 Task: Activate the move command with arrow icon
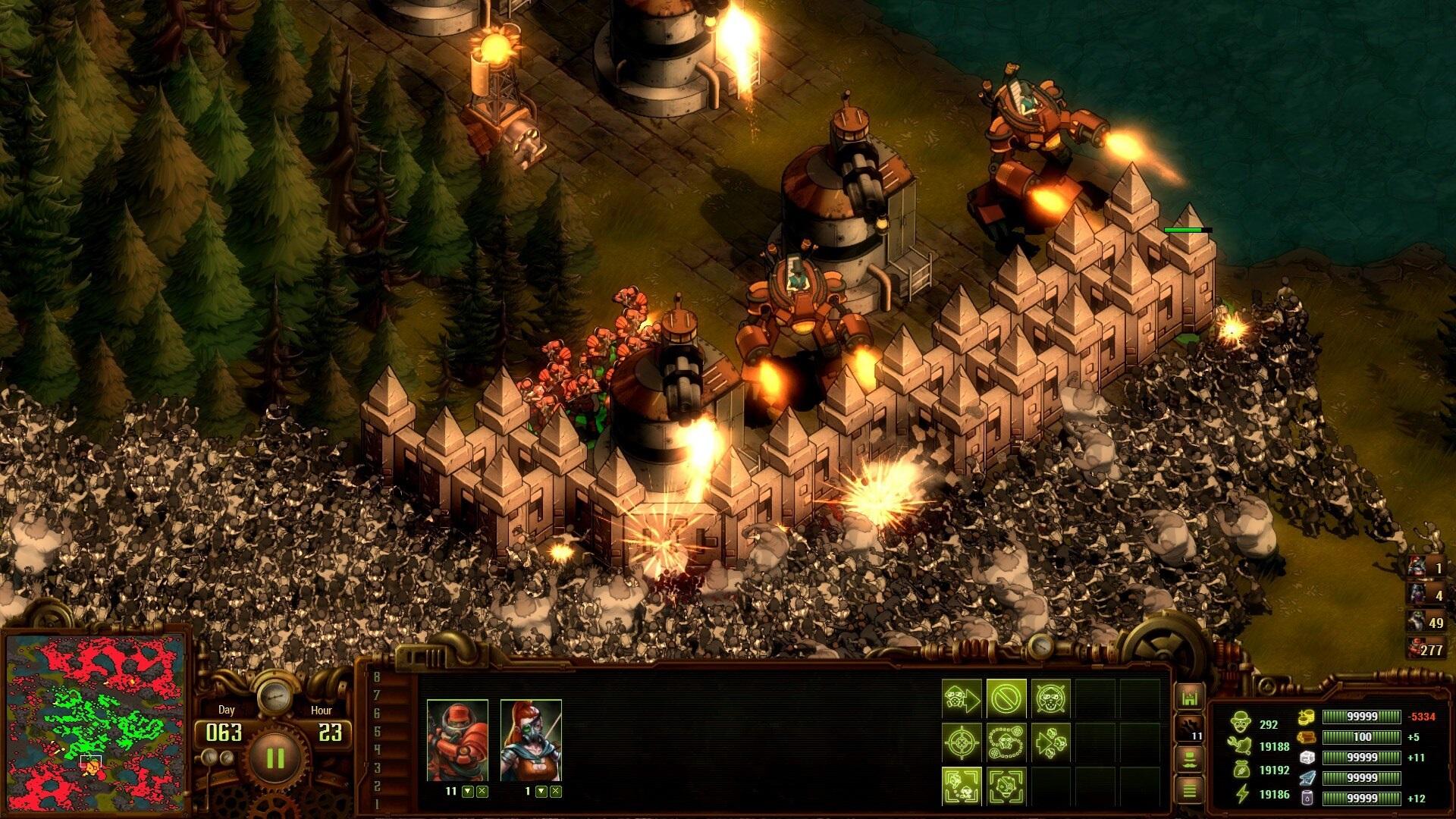click(x=962, y=698)
